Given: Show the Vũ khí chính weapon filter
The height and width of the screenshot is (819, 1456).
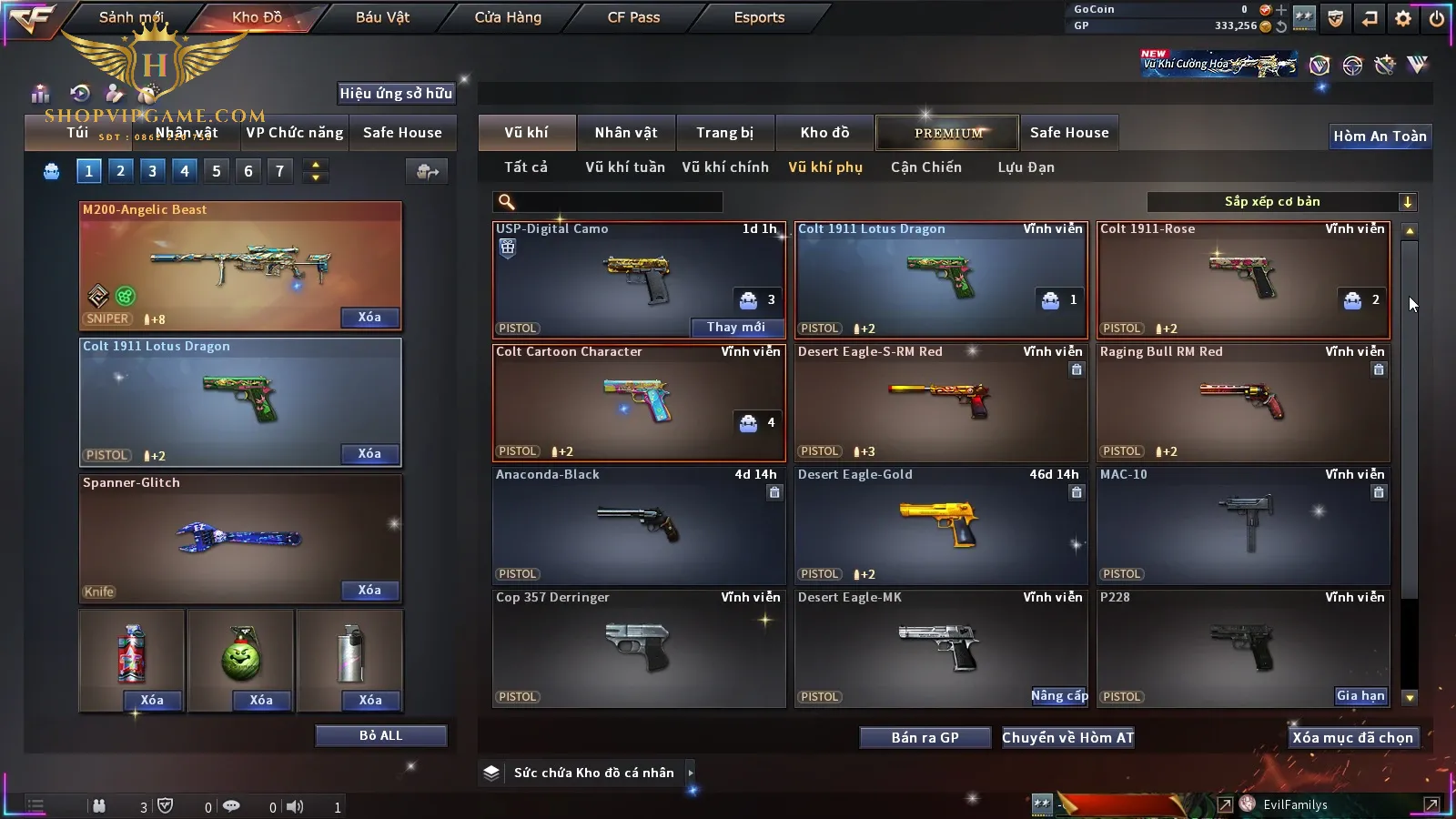Looking at the screenshot, I should pyautogui.click(x=725, y=167).
